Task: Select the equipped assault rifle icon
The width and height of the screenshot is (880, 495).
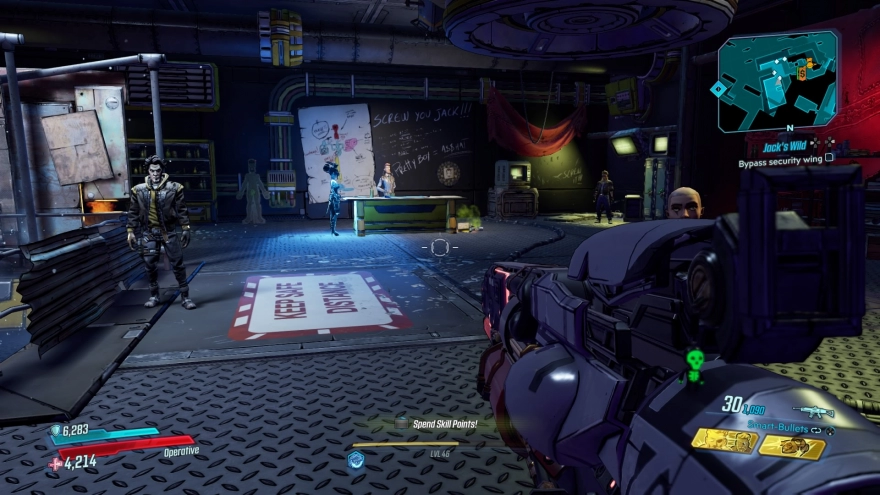Action: coord(812,411)
